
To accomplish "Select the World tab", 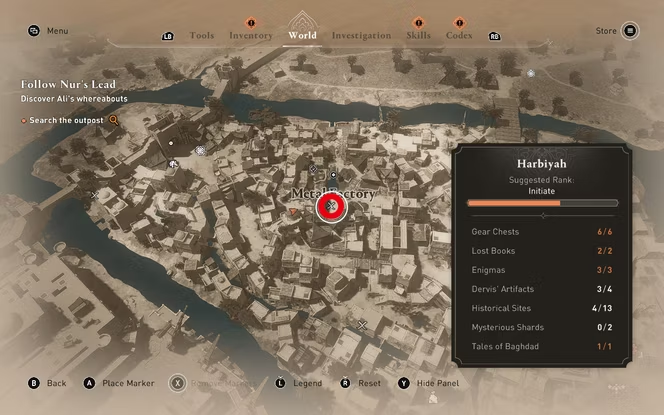I will [x=301, y=35].
